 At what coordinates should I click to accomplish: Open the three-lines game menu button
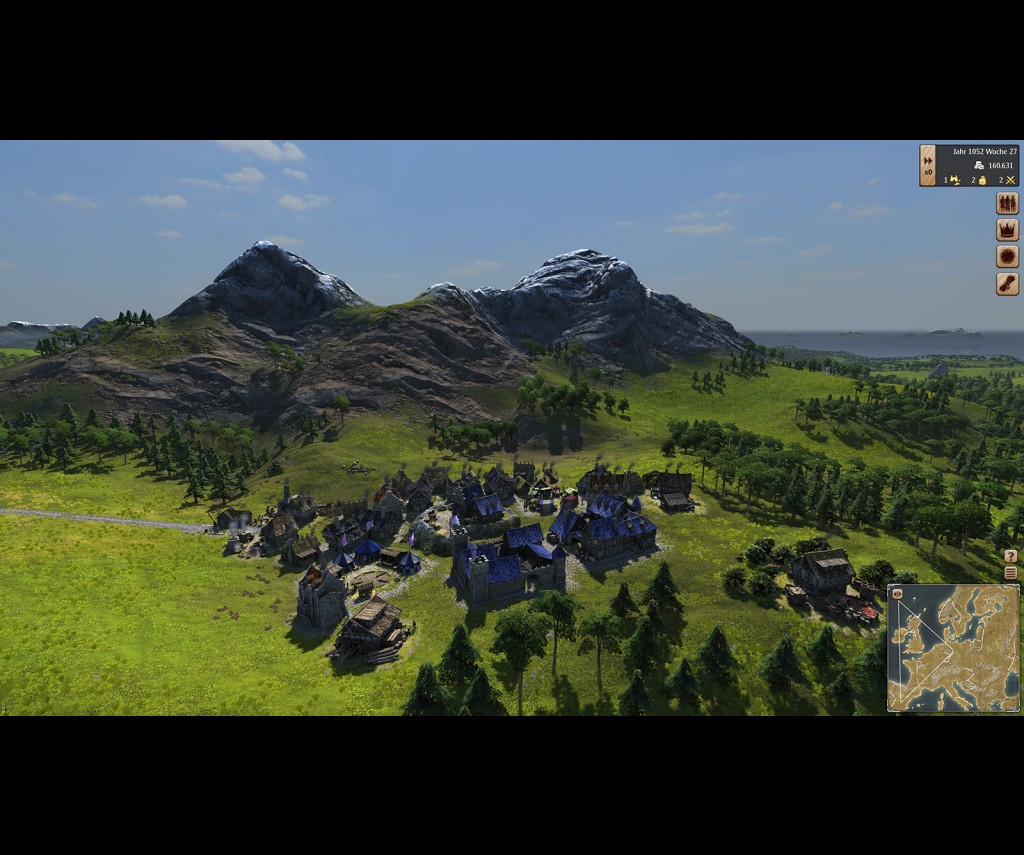[x=1011, y=573]
